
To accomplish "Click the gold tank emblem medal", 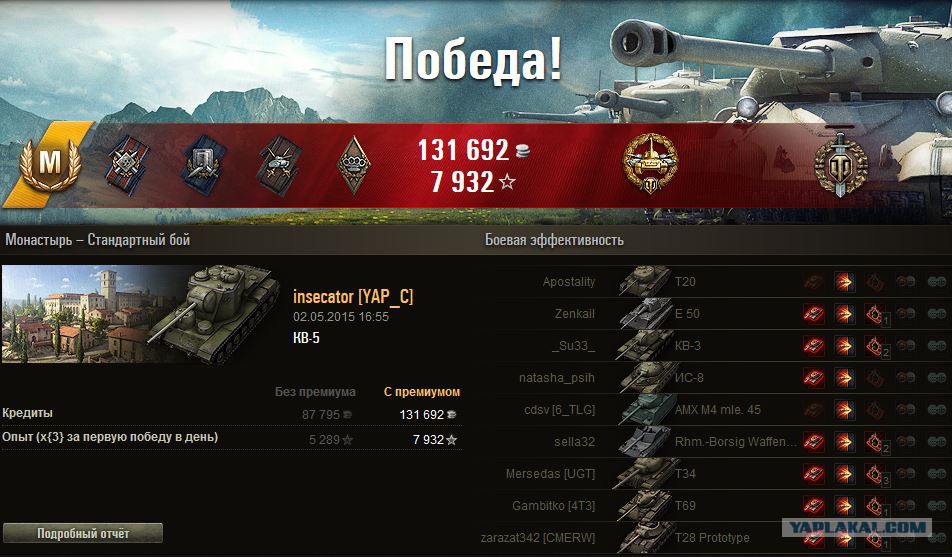I will click(650, 163).
